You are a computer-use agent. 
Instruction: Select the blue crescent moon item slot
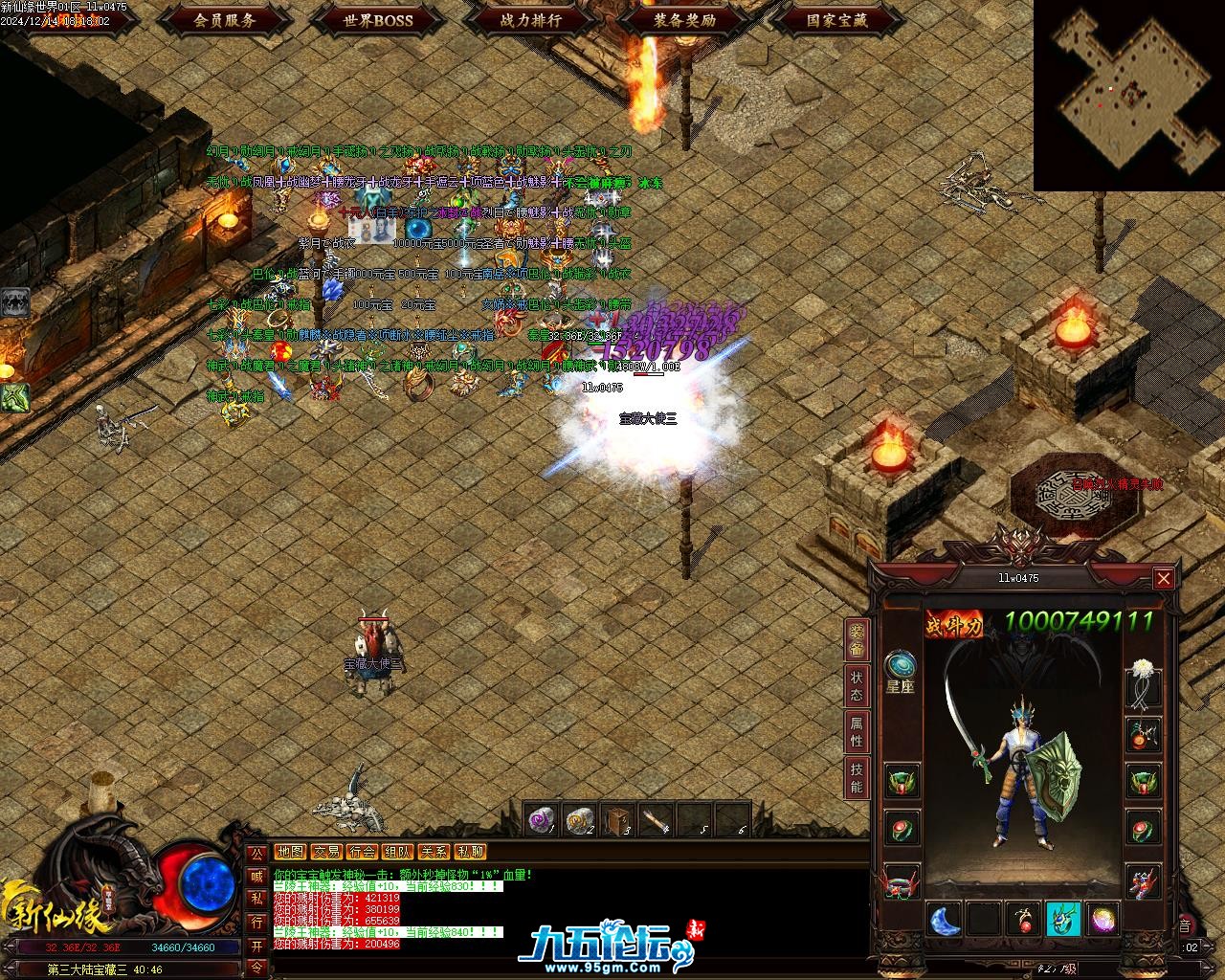coord(945,921)
